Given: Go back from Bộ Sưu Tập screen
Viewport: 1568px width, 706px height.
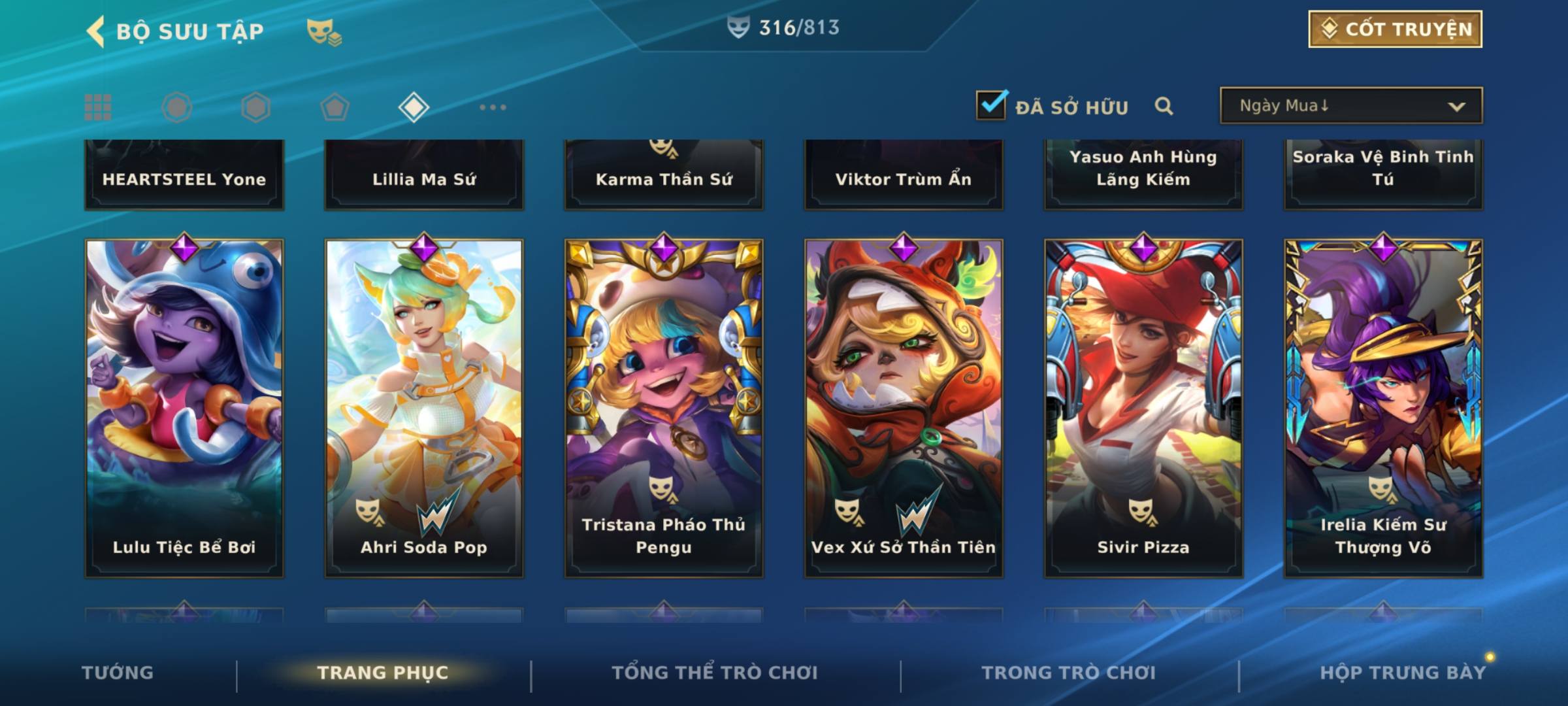Looking at the screenshot, I should [x=96, y=31].
